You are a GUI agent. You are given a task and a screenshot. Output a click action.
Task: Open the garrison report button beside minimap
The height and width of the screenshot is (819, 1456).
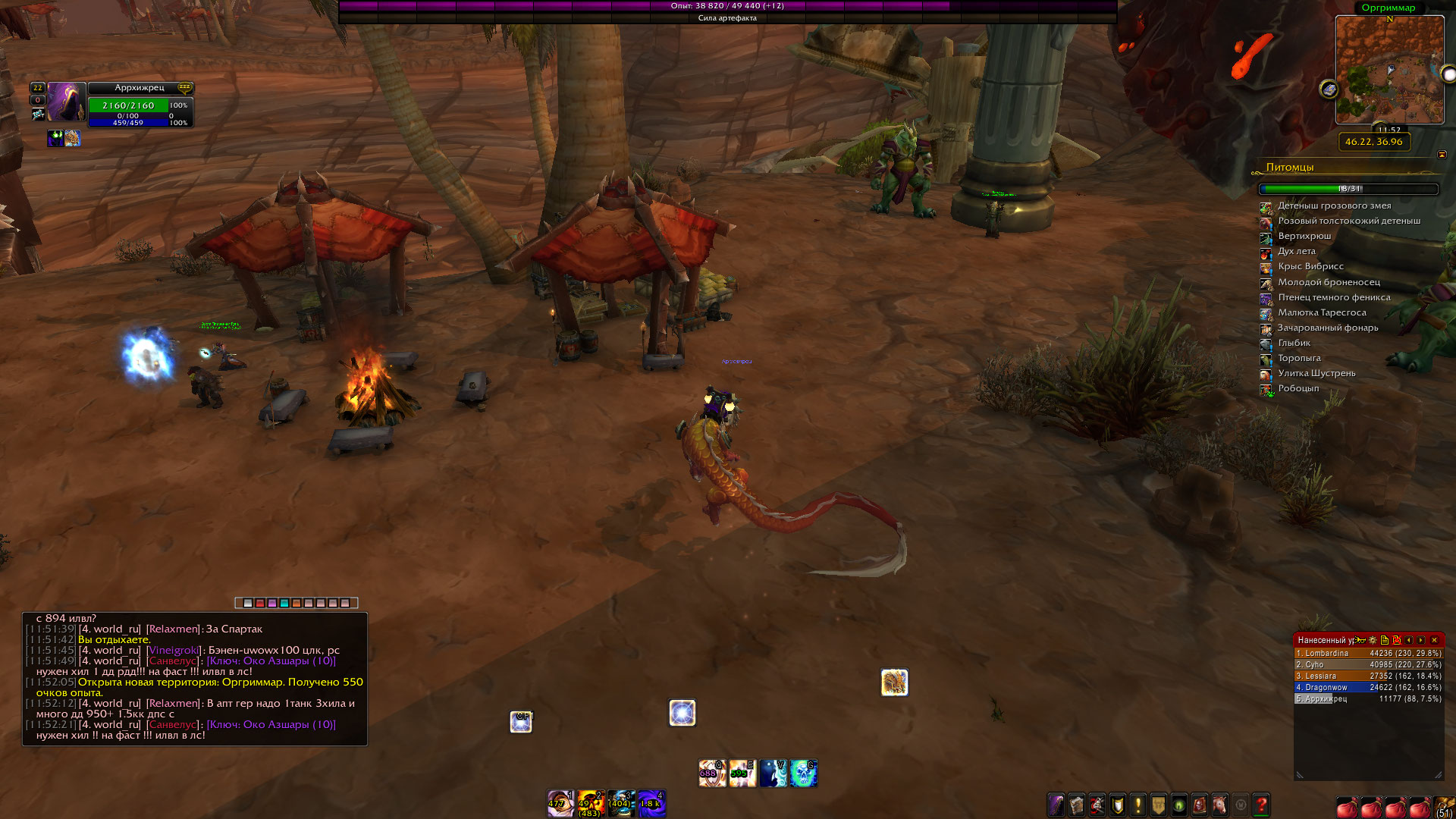[x=1329, y=89]
